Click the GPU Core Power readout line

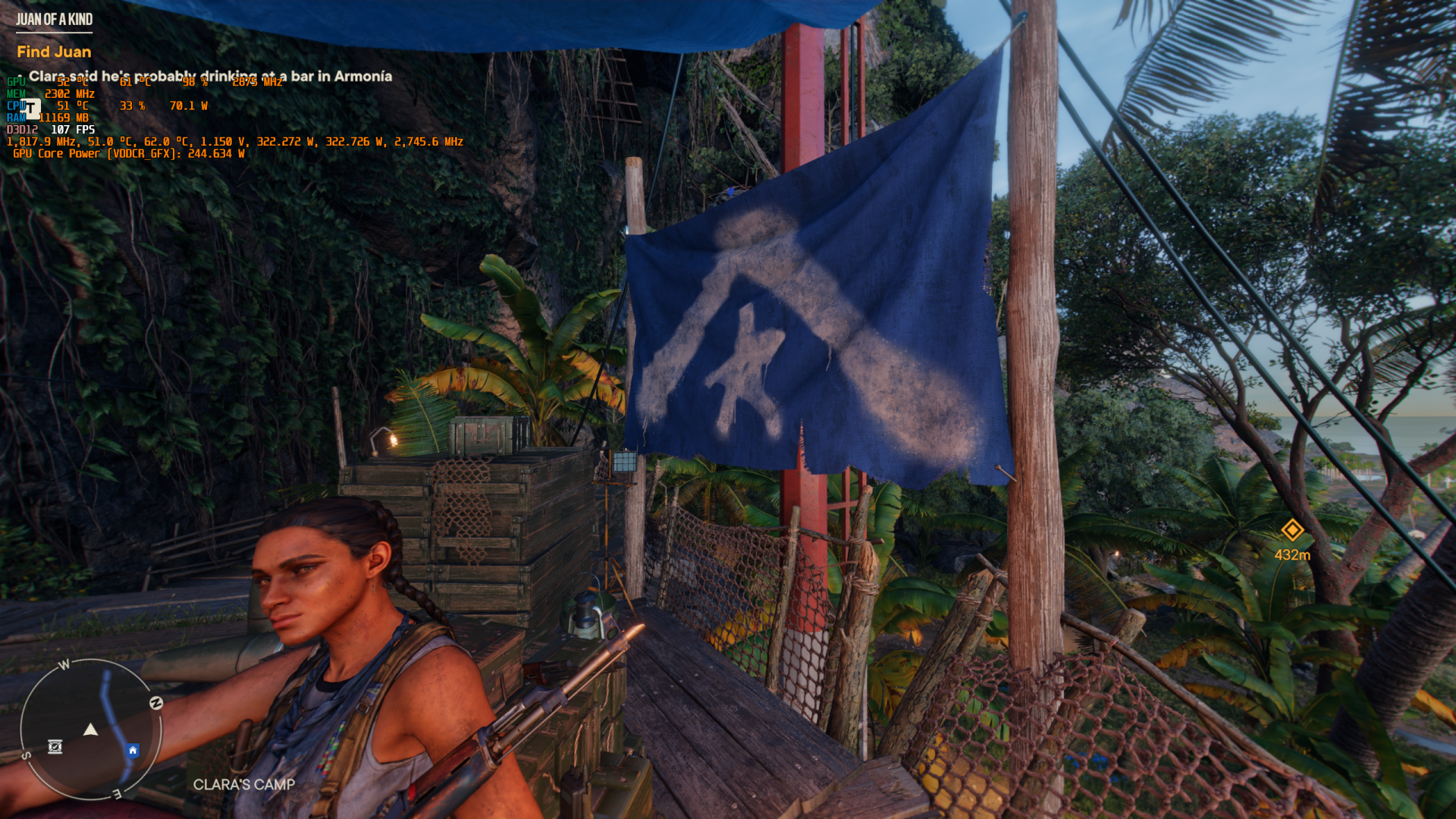pos(125,154)
